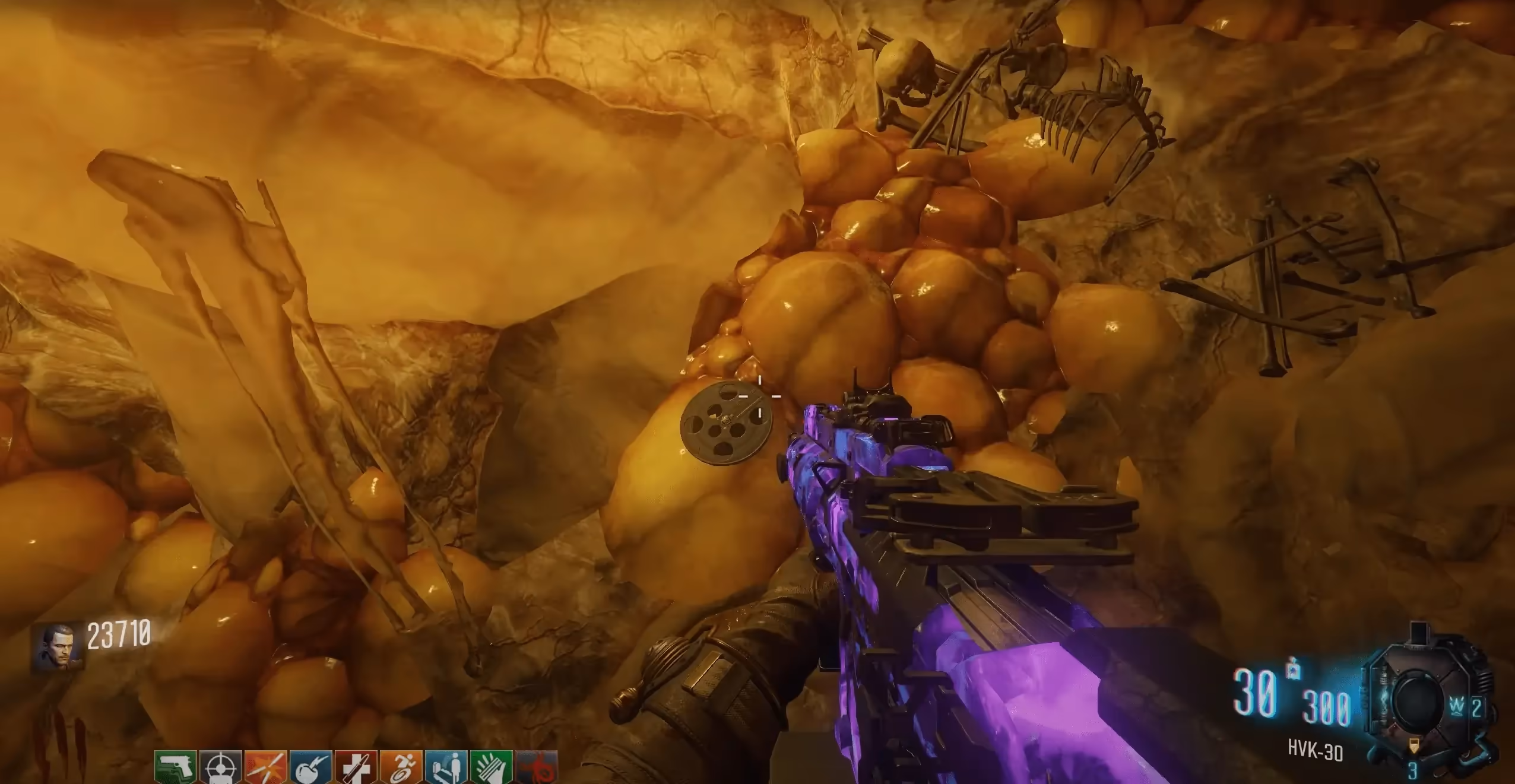Click the Stamin-Up running man perk
The height and width of the screenshot is (784, 1515).
(x=401, y=767)
